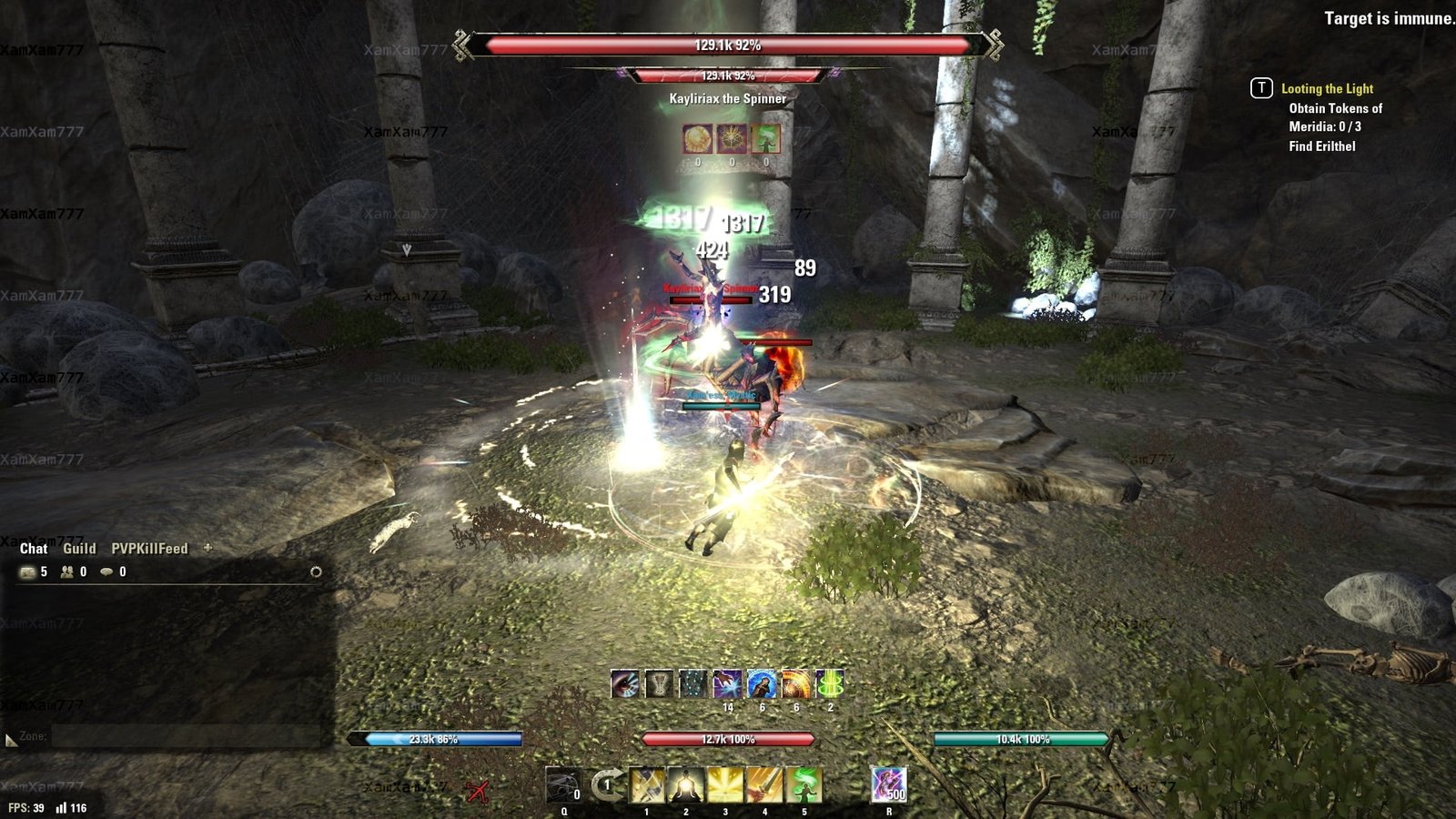Activate the meditating figure ability
The height and width of the screenshot is (819, 1456).
click(x=686, y=785)
